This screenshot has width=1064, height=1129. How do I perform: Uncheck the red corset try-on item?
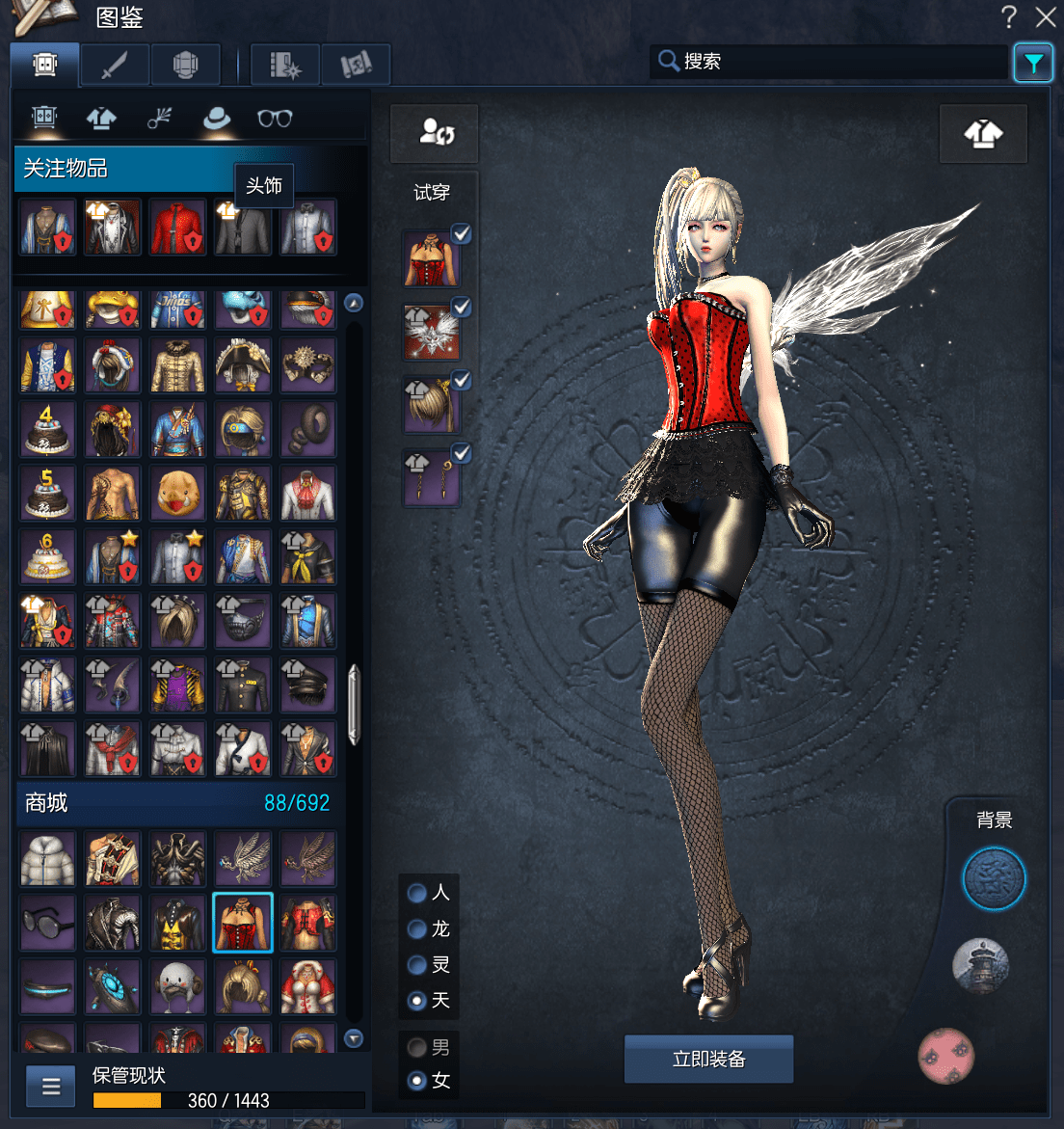pos(462,234)
